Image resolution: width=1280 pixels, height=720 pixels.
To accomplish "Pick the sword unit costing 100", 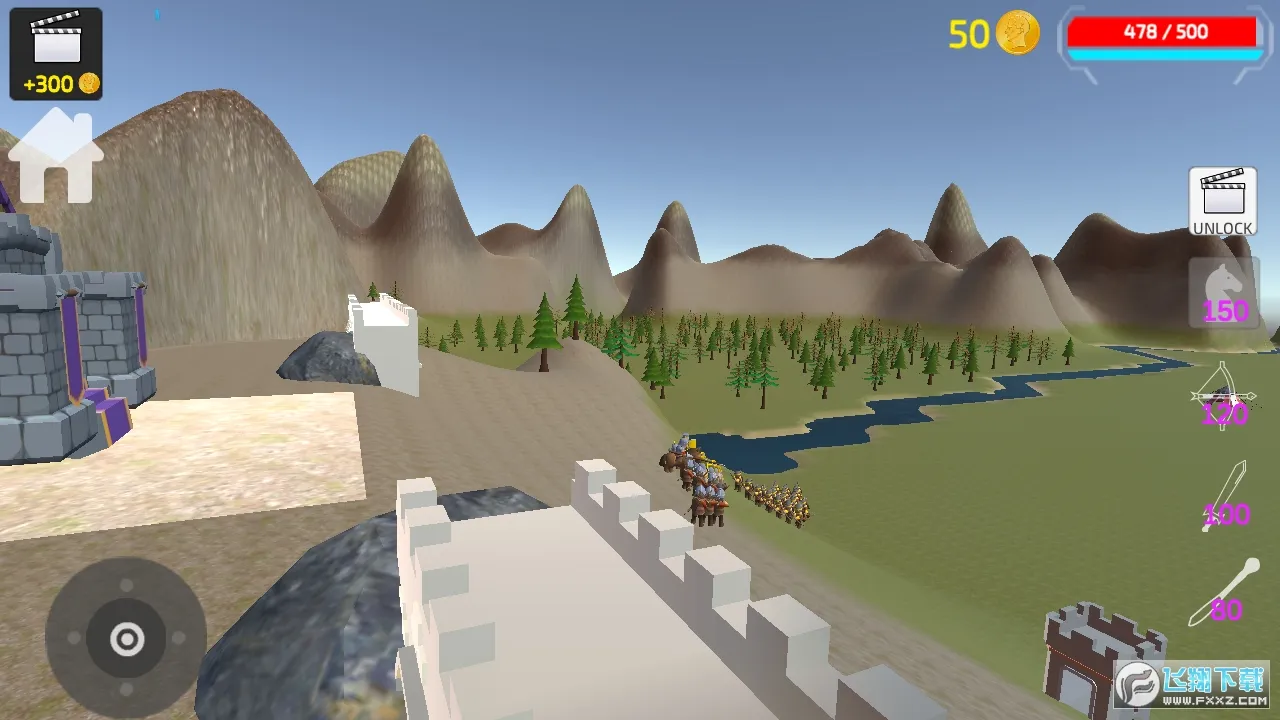I will 1225,497.
